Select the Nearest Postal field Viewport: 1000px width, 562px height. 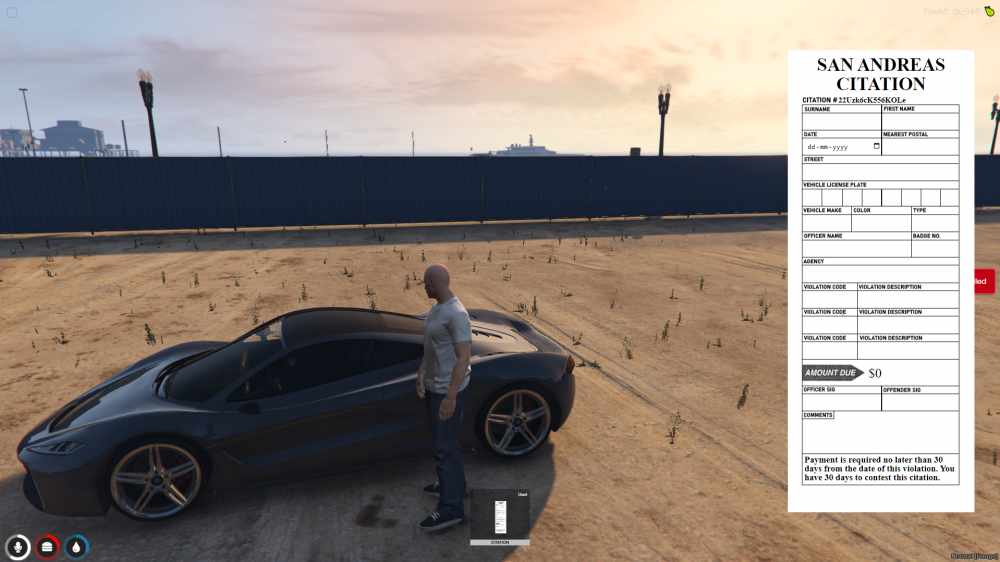(x=920, y=146)
